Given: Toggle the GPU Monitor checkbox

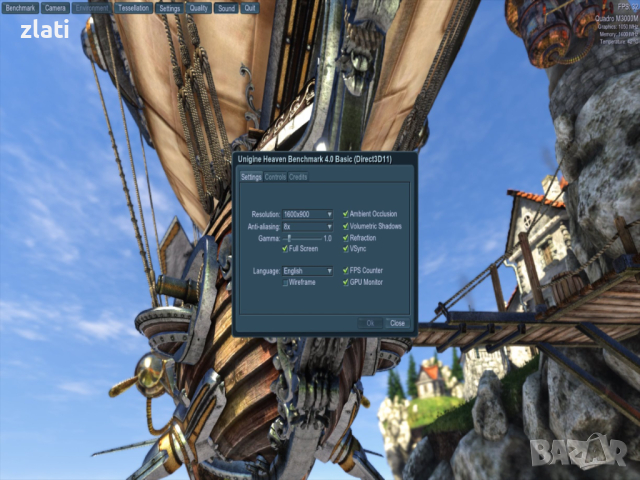Looking at the screenshot, I should 346,282.
